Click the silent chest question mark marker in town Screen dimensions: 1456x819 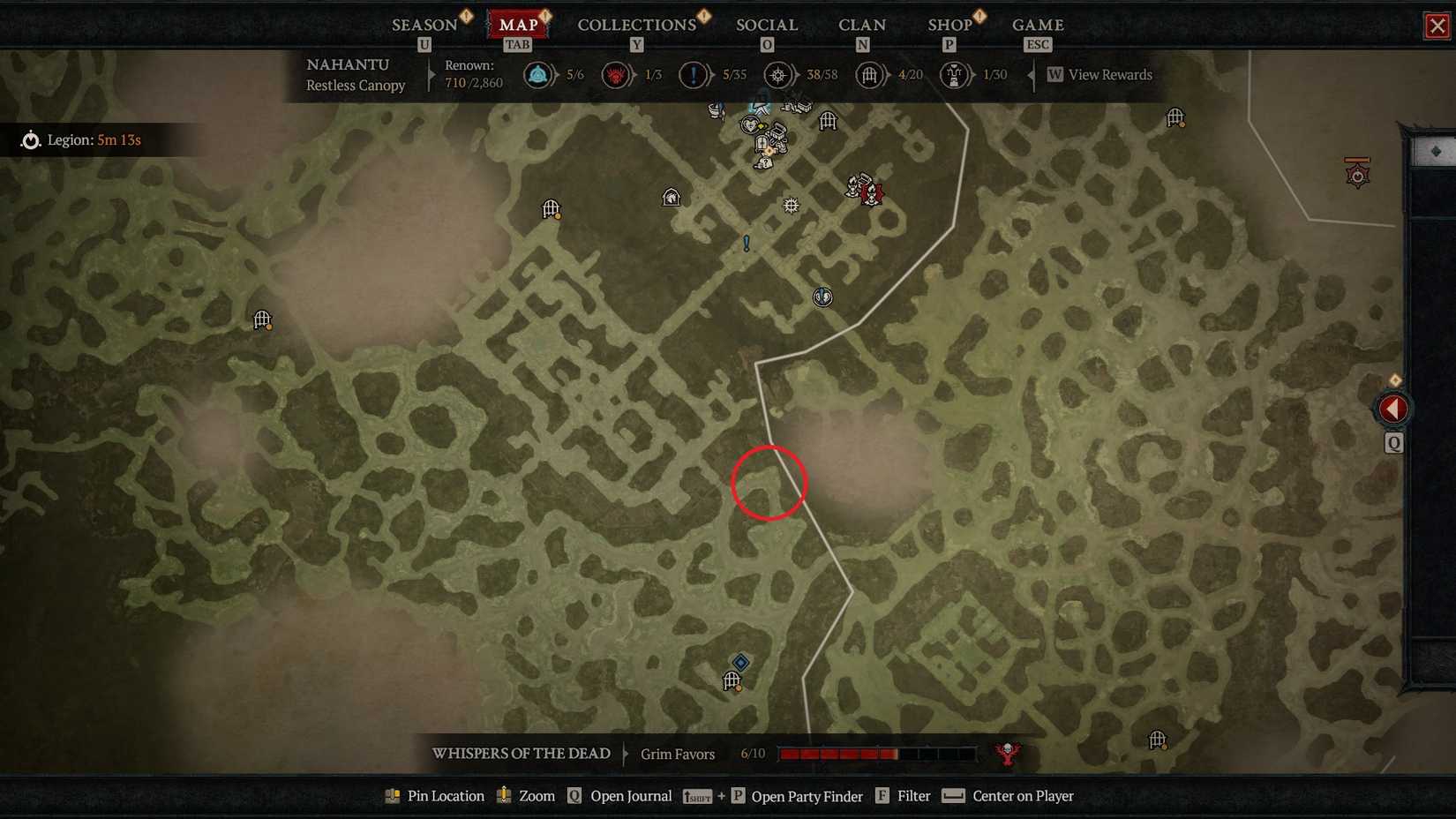[x=766, y=162]
